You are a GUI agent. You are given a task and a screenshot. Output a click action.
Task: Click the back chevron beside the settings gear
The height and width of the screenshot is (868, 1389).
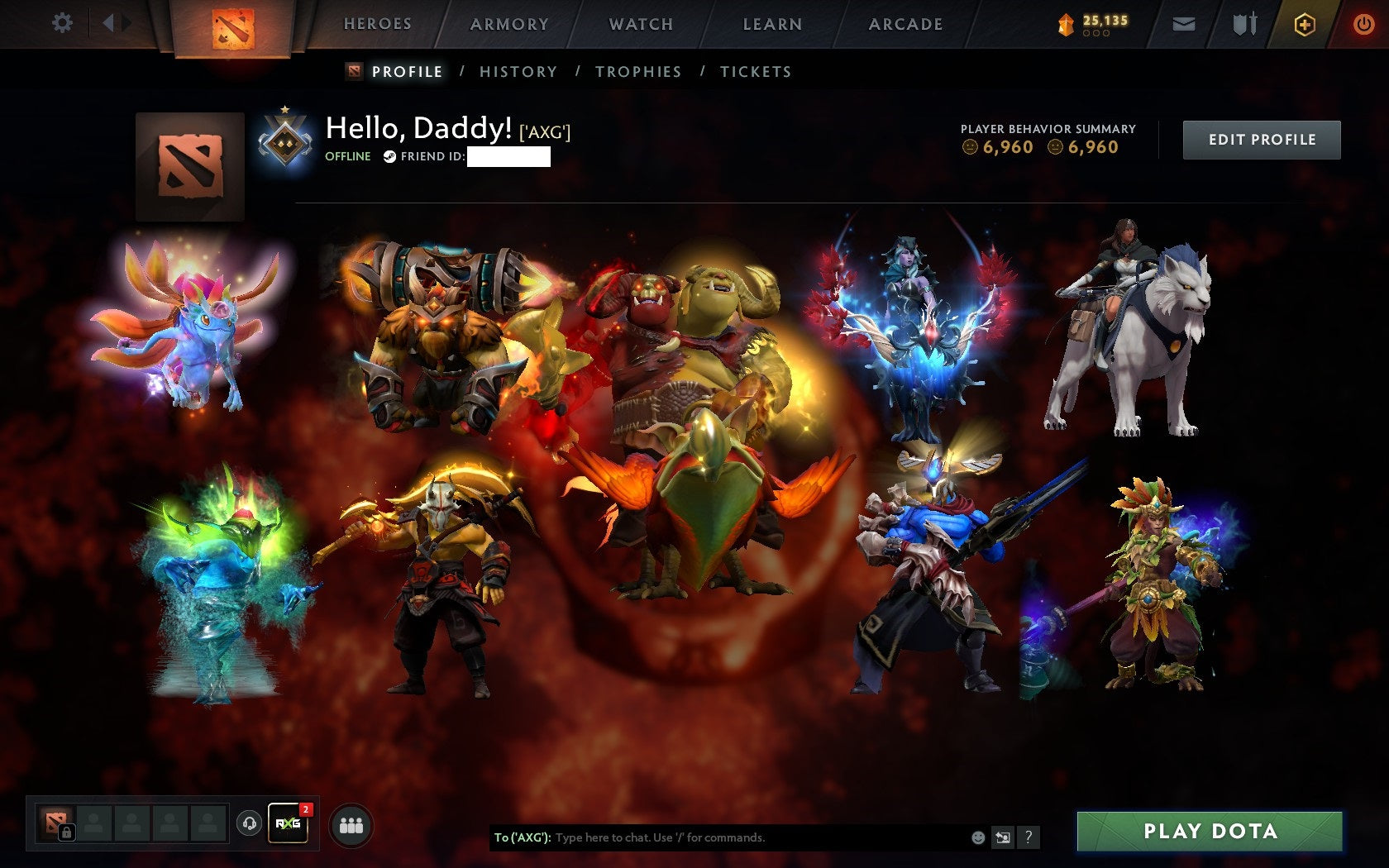(107, 23)
